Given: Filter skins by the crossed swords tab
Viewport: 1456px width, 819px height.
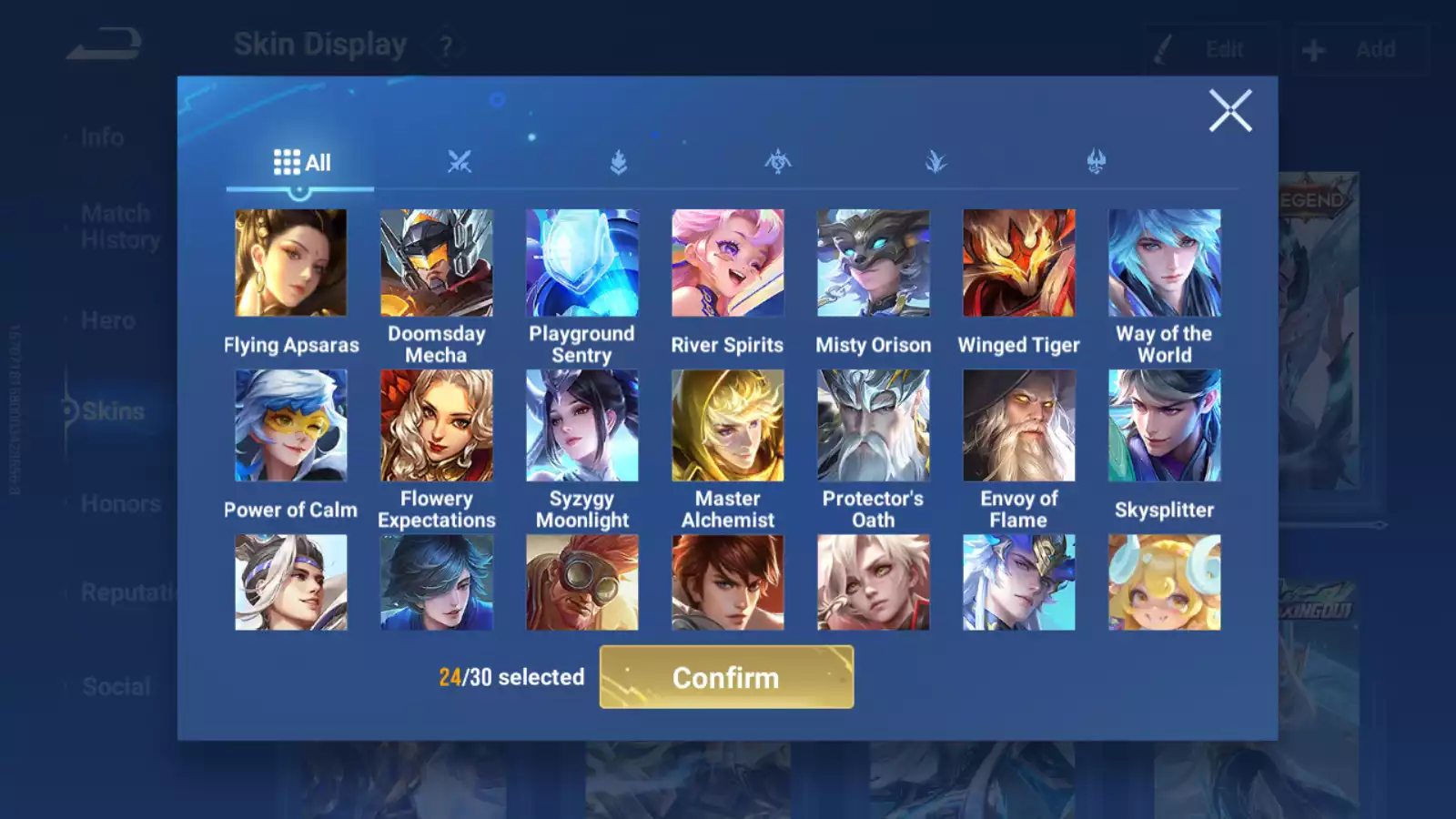Looking at the screenshot, I should (x=460, y=162).
